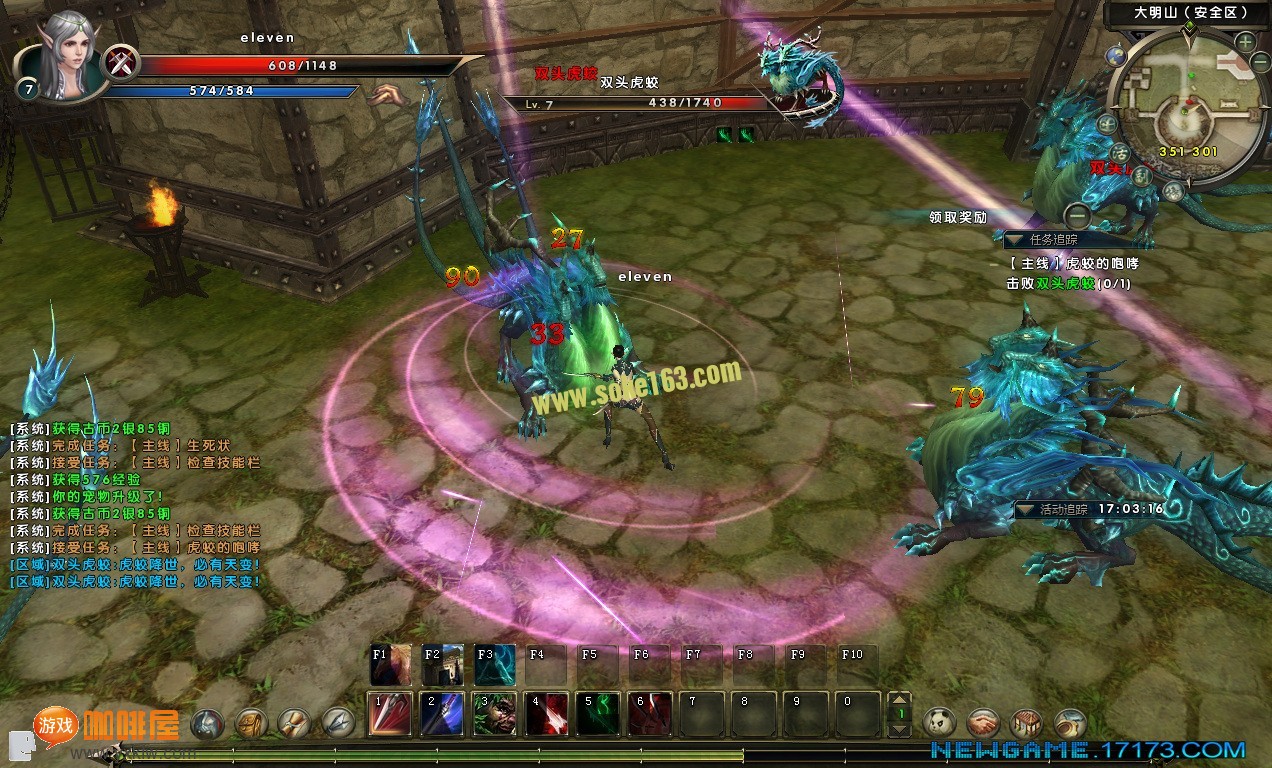
Task: Switch hotbar page with the up arrow
Action: (x=900, y=700)
